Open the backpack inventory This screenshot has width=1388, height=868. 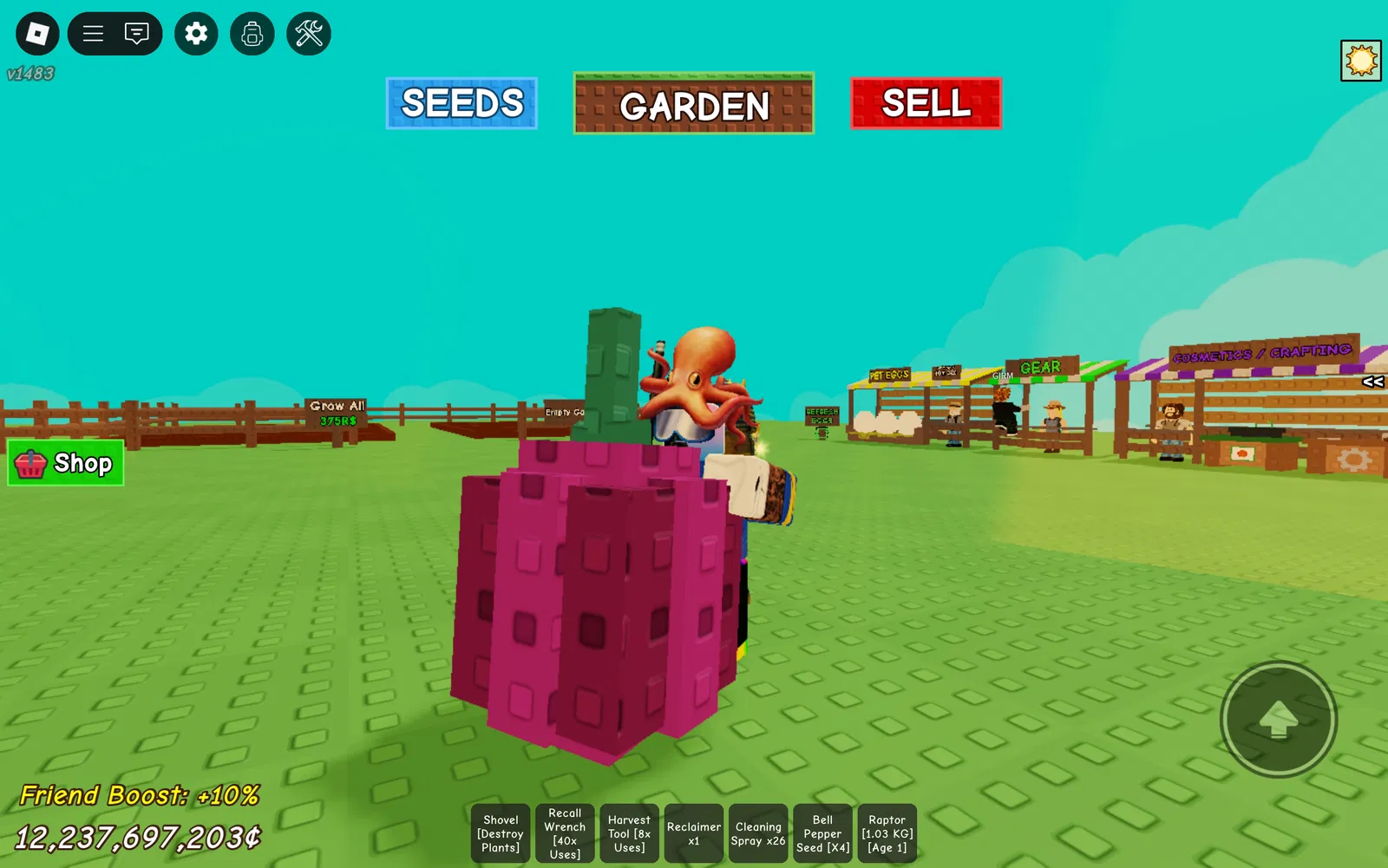pos(252,34)
